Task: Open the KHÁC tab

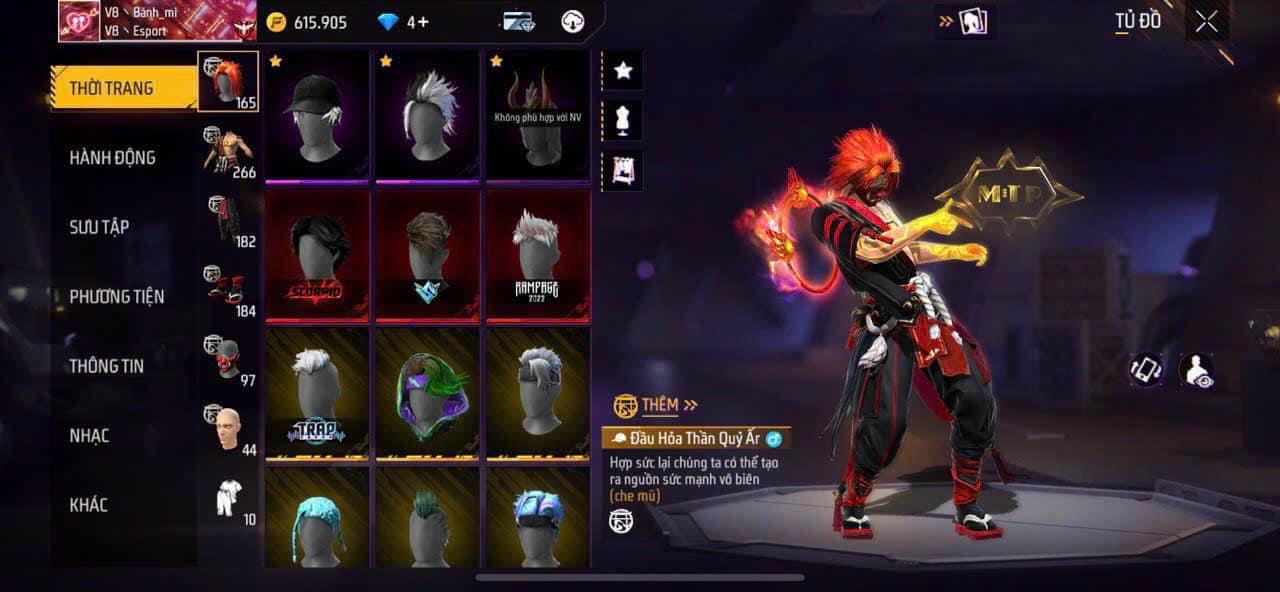Action: point(88,505)
